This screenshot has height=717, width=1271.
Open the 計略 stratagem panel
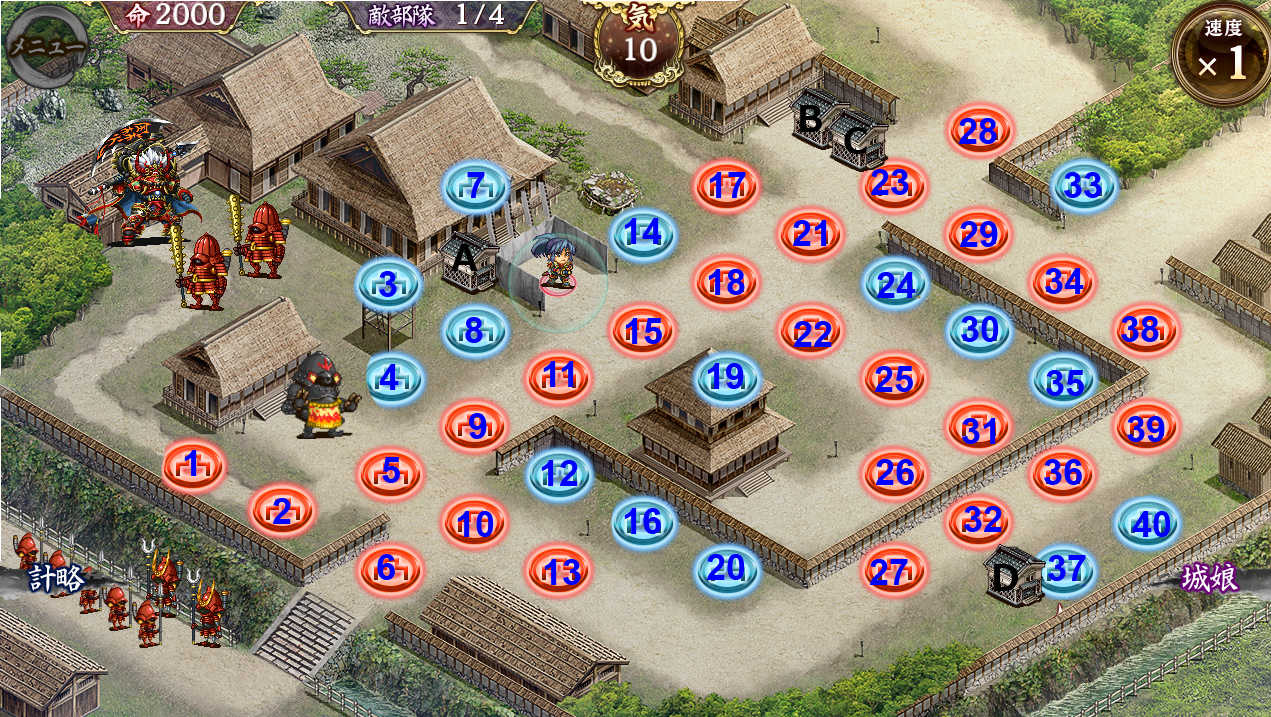pyautogui.click(x=55, y=578)
